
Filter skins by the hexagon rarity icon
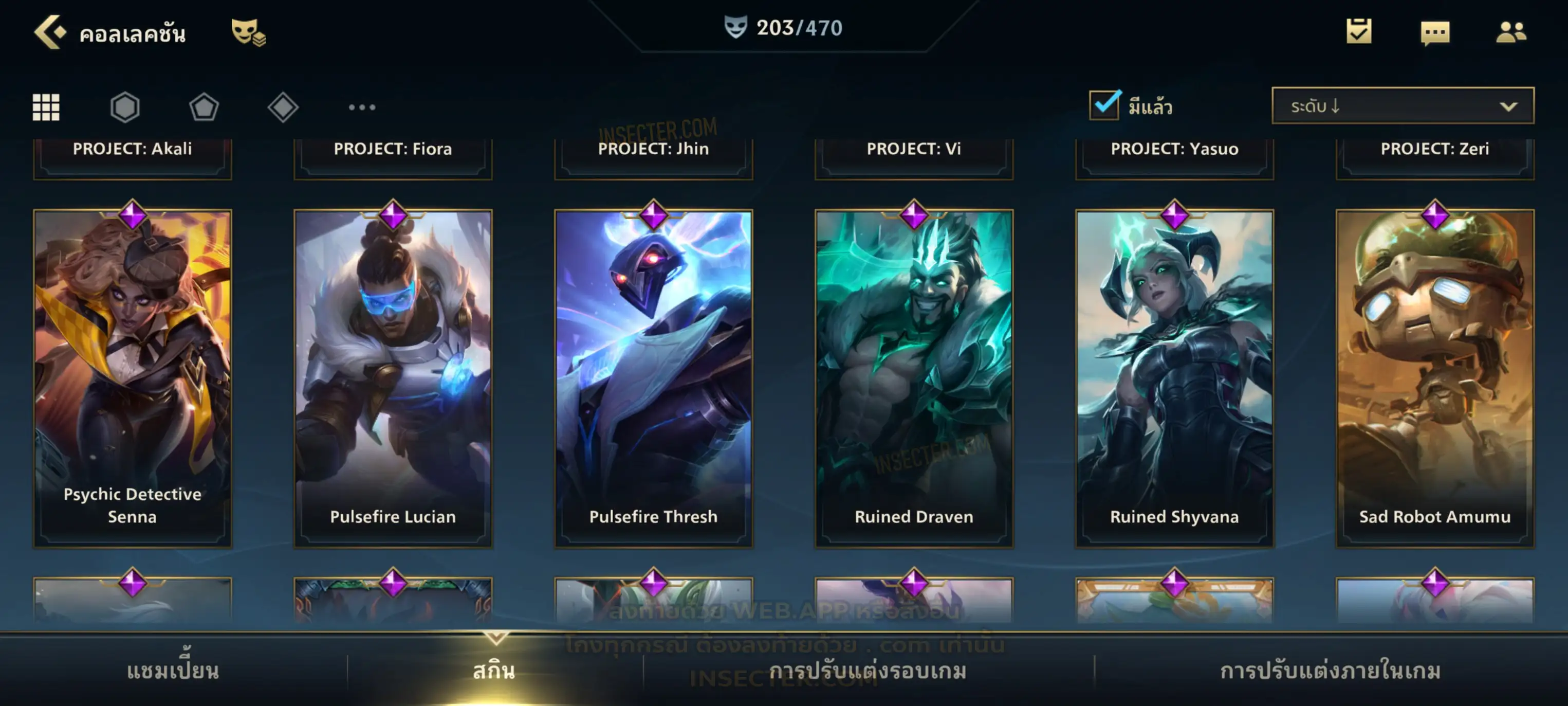(125, 107)
